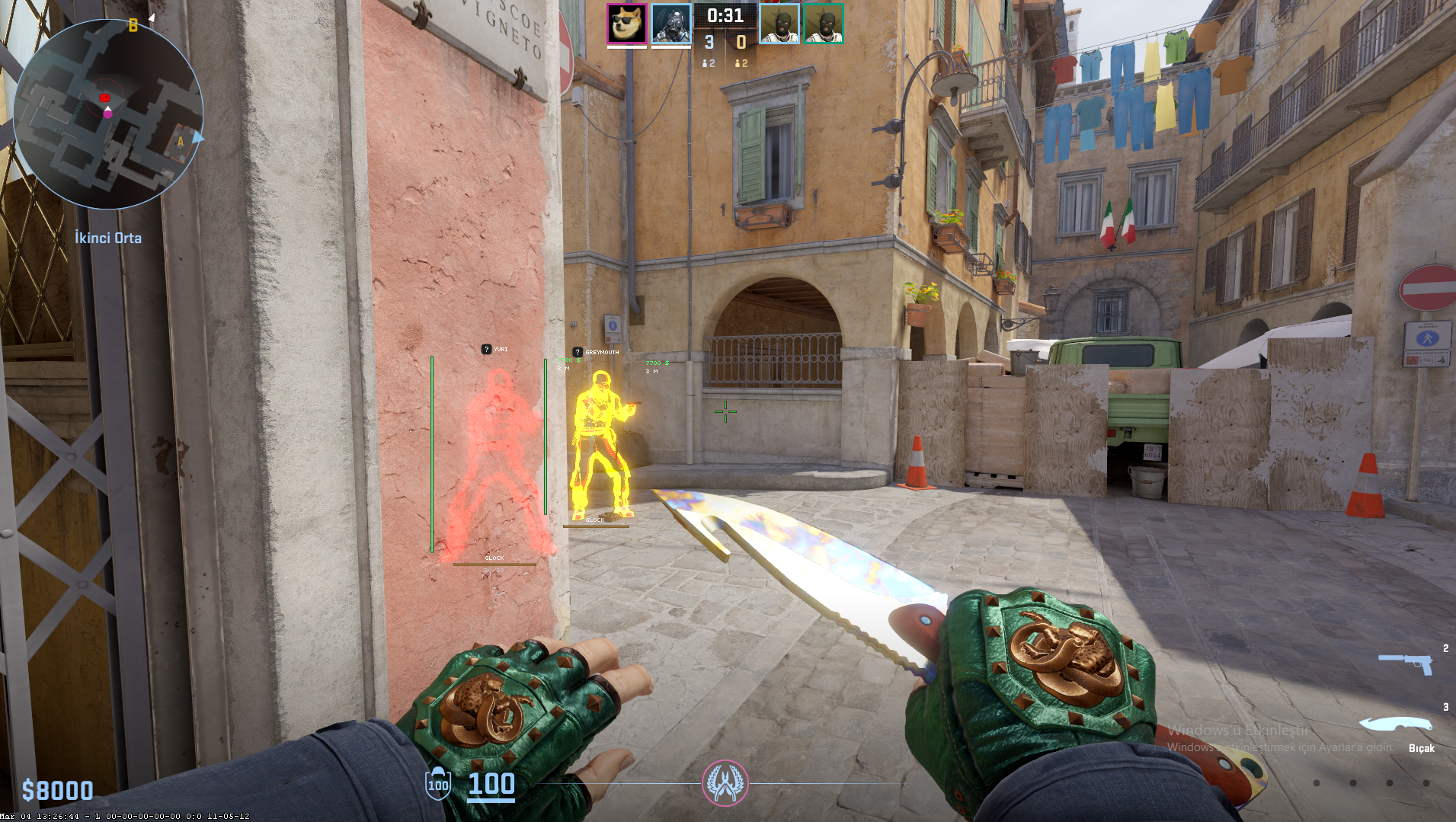Select the Doge player avatar
The image size is (1456, 822).
pyautogui.click(x=626, y=24)
